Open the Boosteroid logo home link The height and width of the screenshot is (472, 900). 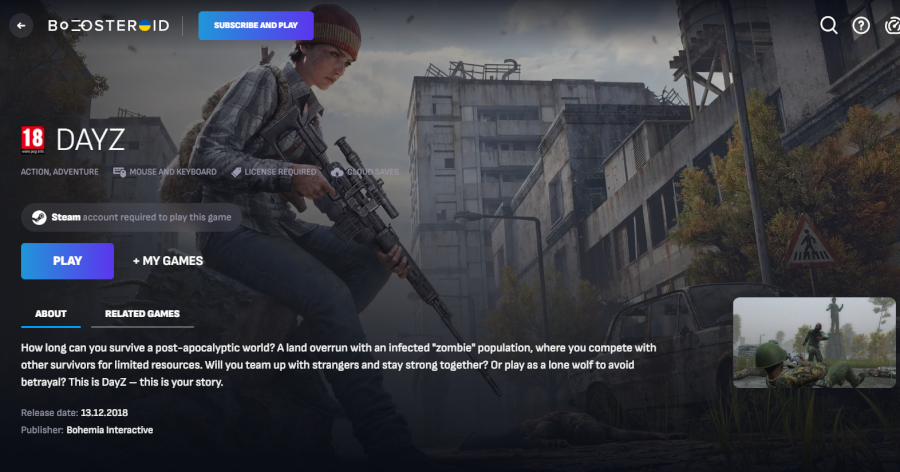[108, 26]
